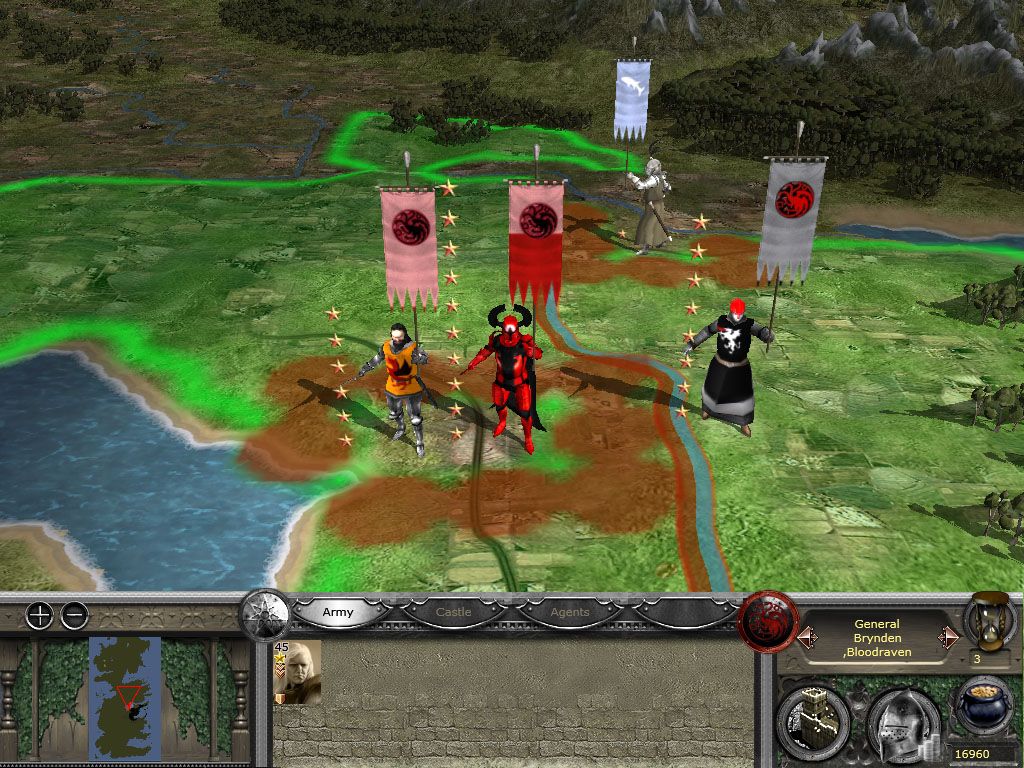Show the Agents tab
The width and height of the screenshot is (1024, 768).
[570, 612]
